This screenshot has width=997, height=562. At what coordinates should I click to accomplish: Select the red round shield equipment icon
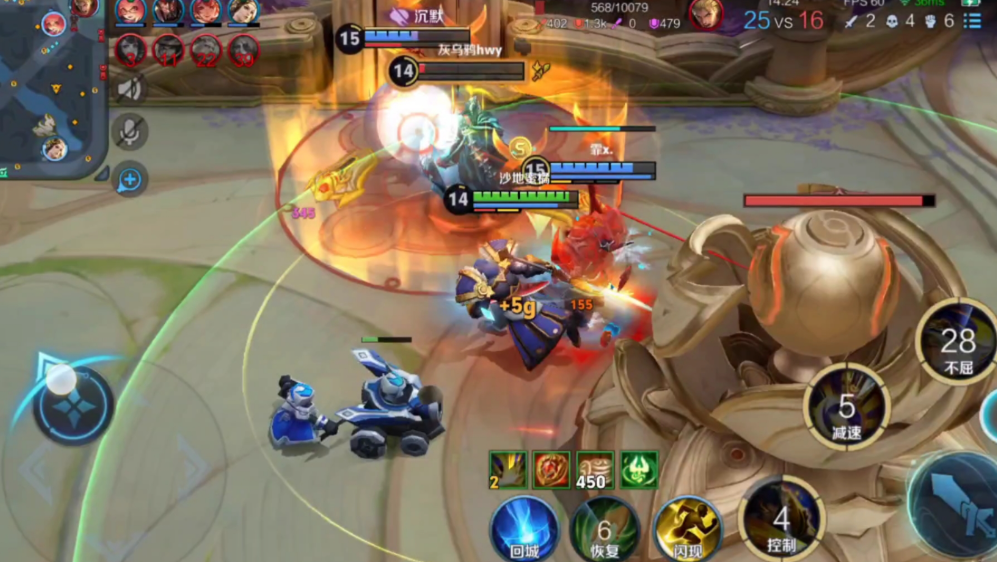[550, 469]
